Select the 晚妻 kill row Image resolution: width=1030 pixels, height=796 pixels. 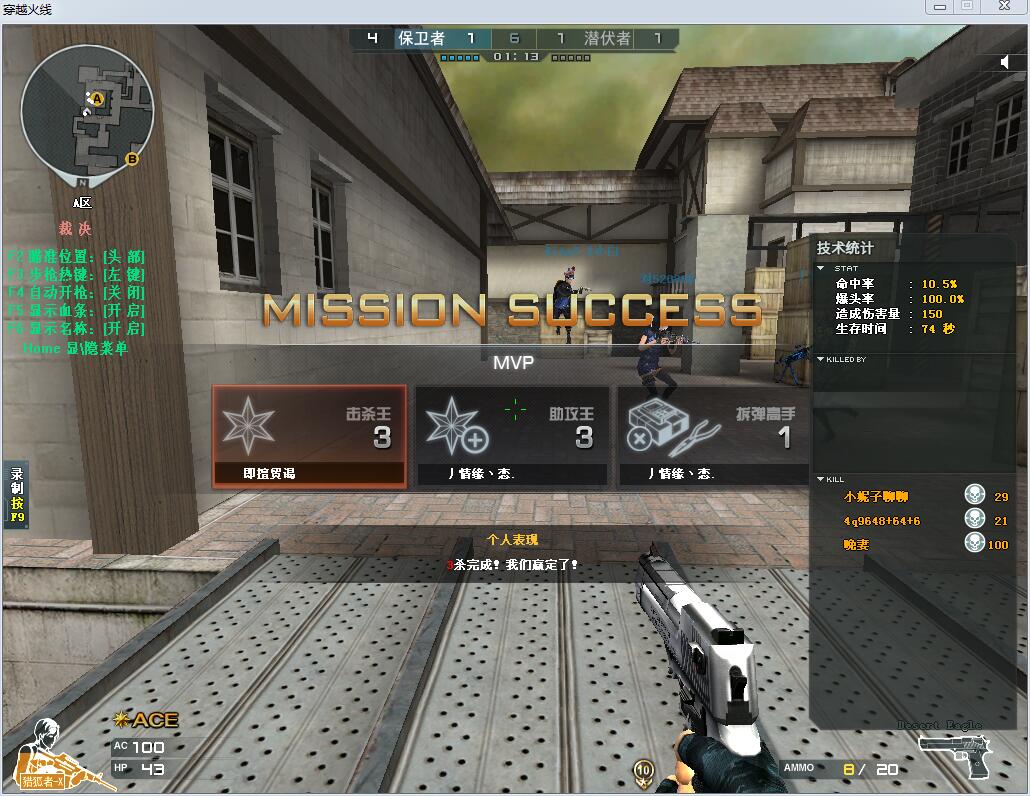[x=910, y=545]
